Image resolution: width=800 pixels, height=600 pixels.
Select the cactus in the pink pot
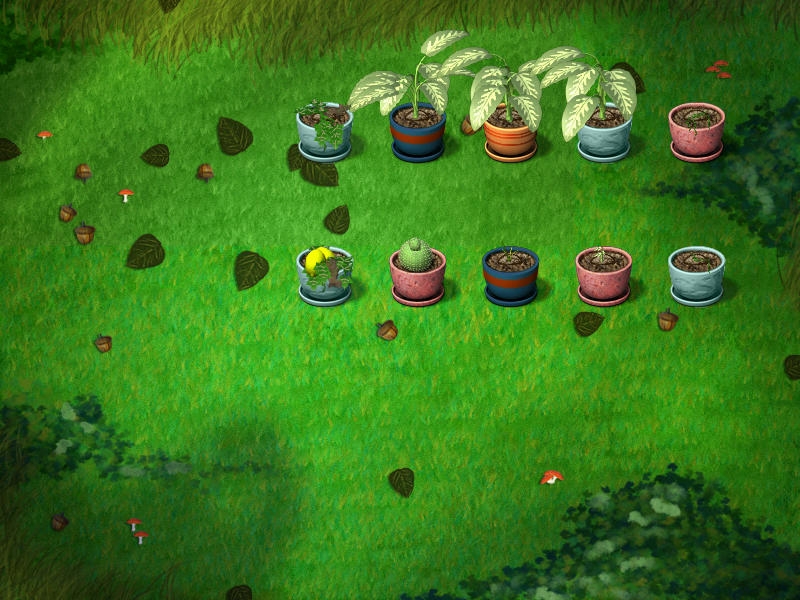coord(417,273)
